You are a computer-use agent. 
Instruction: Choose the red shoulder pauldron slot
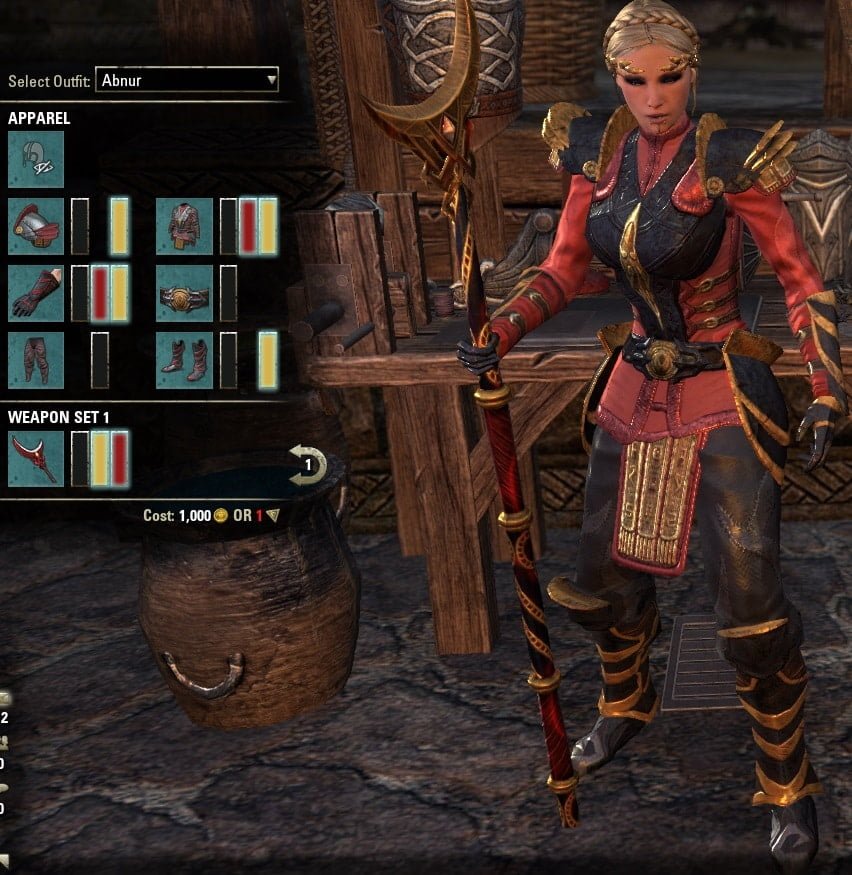36,226
